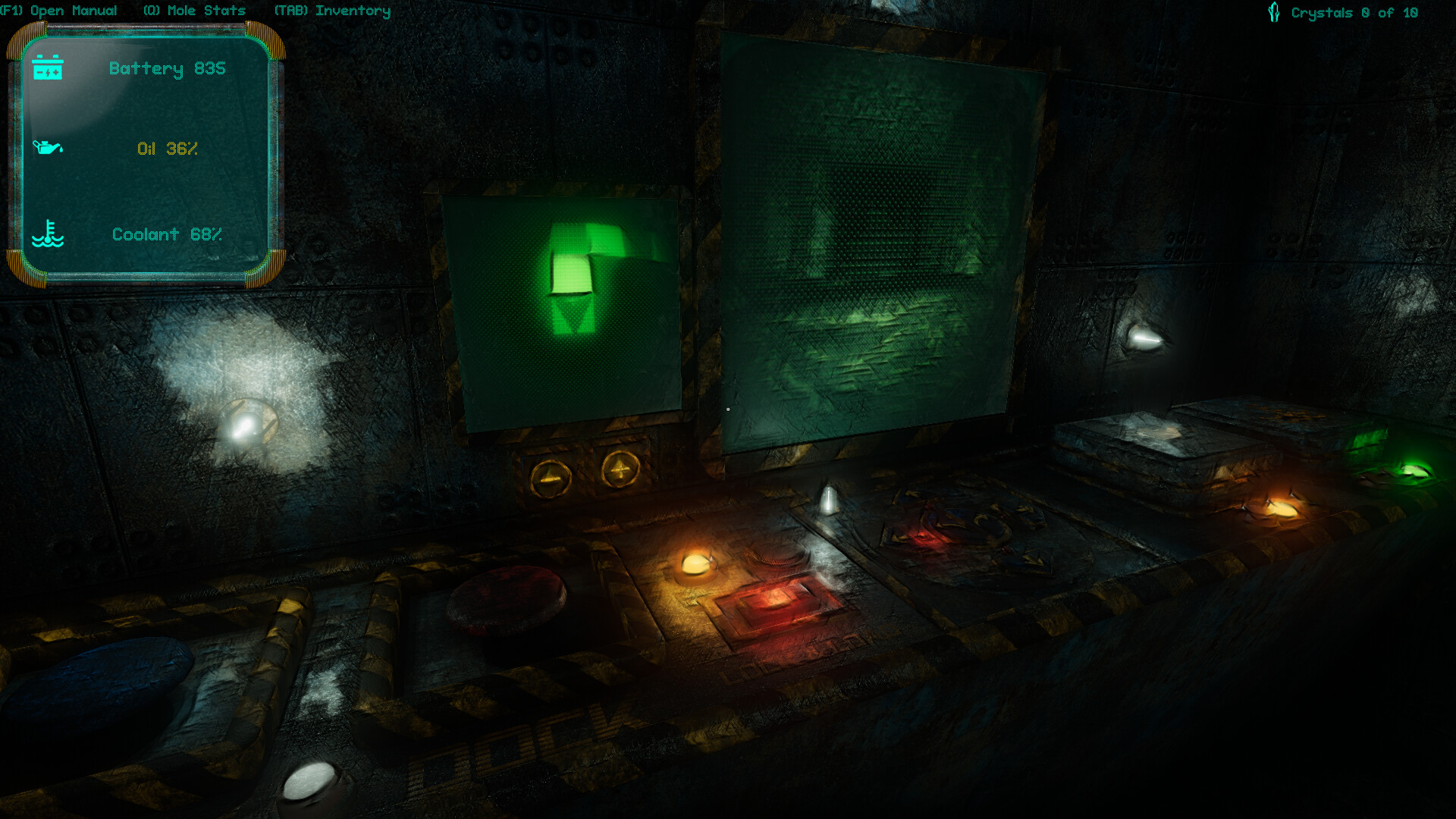This screenshot has height=819, width=1456.
Task: Open (Q) Mole Stats
Action: click(x=196, y=11)
